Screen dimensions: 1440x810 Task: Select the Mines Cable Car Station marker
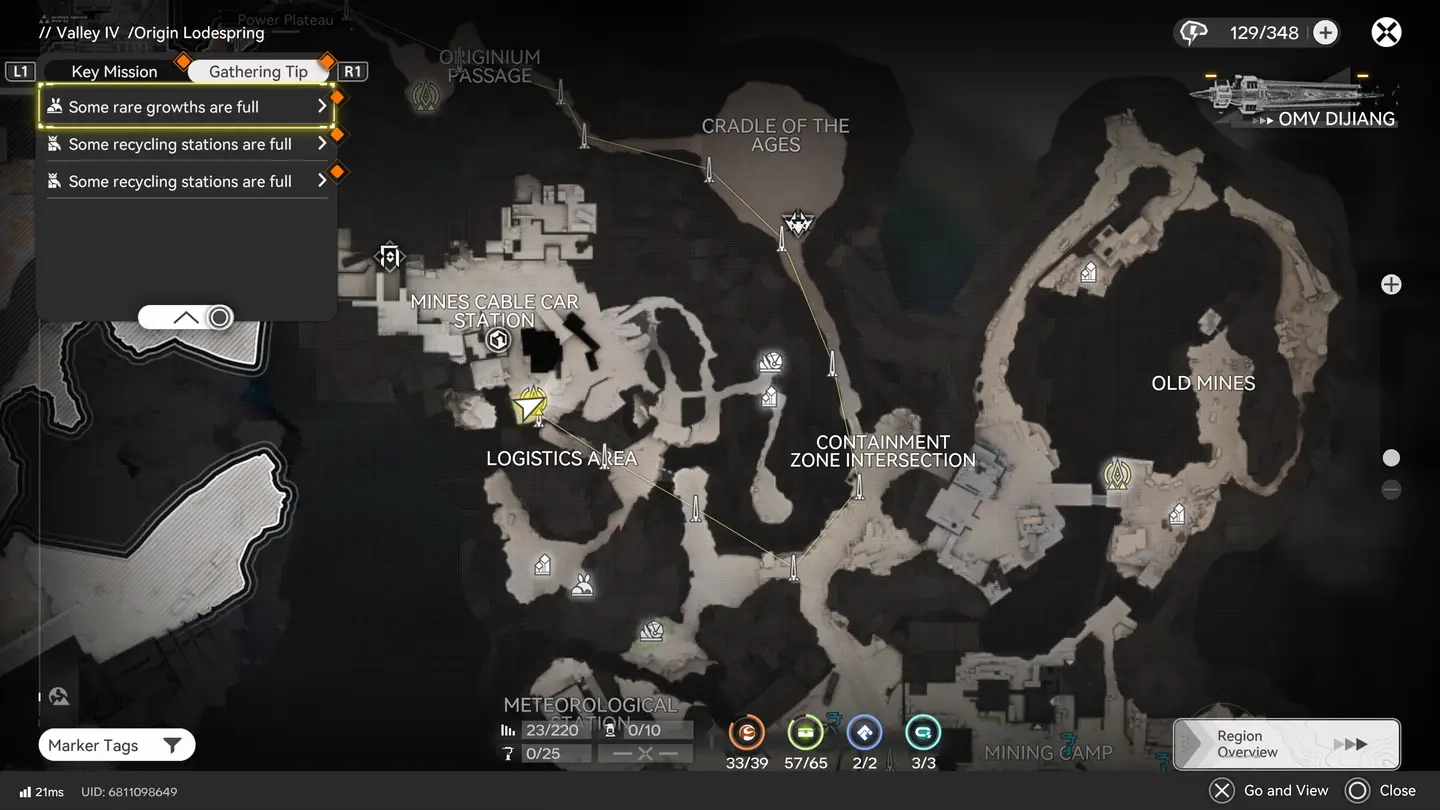[x=497, y=342]
